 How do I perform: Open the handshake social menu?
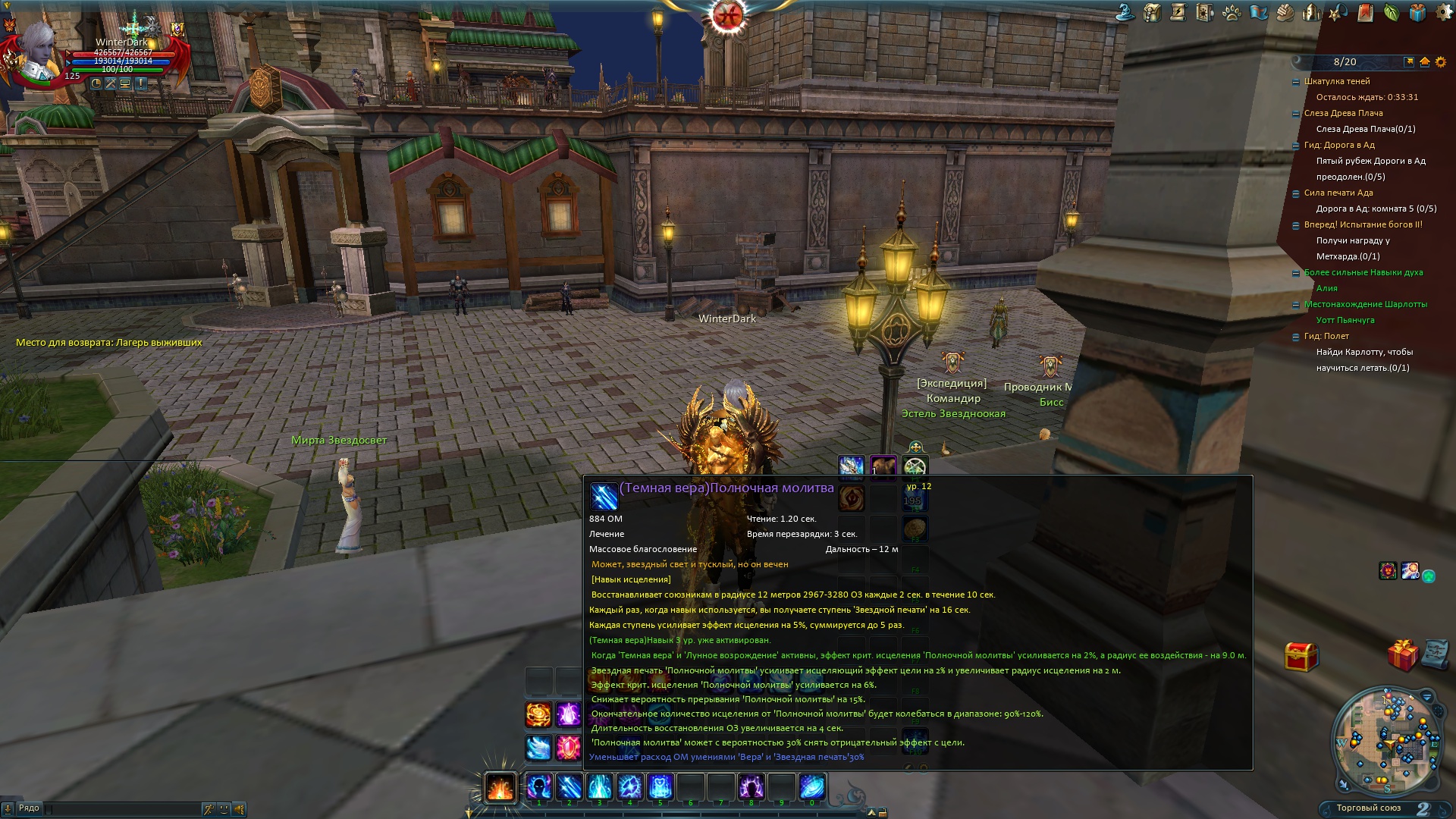(1285, 12)
